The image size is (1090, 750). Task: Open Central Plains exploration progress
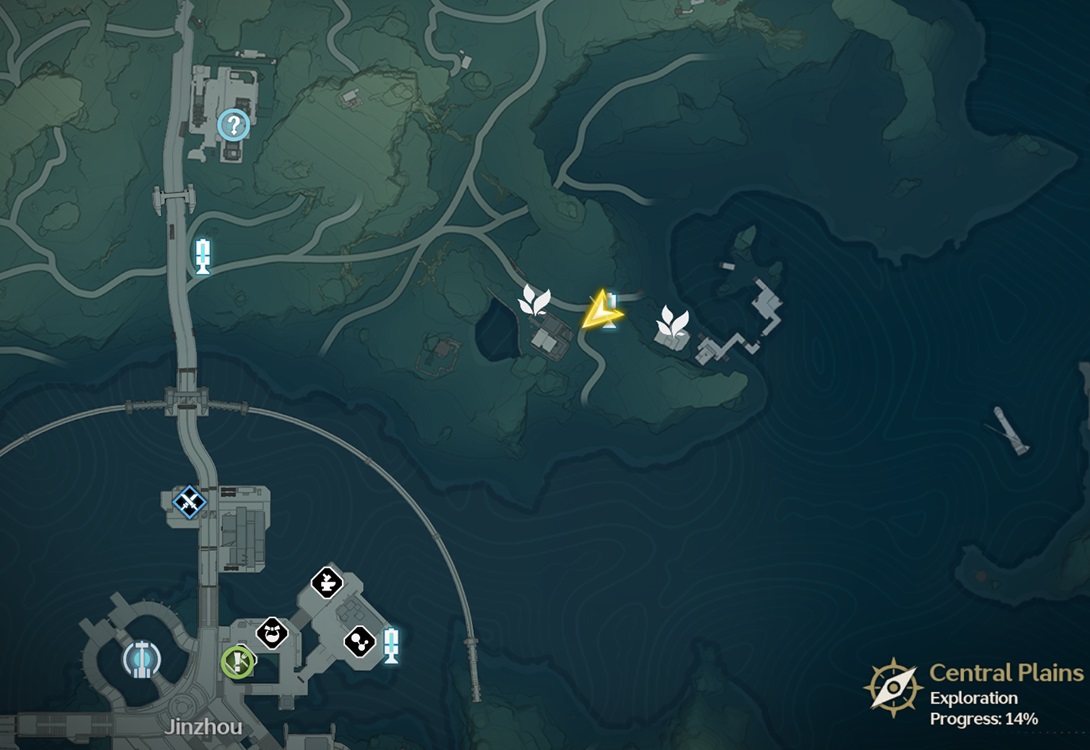[x=975, y=694]
